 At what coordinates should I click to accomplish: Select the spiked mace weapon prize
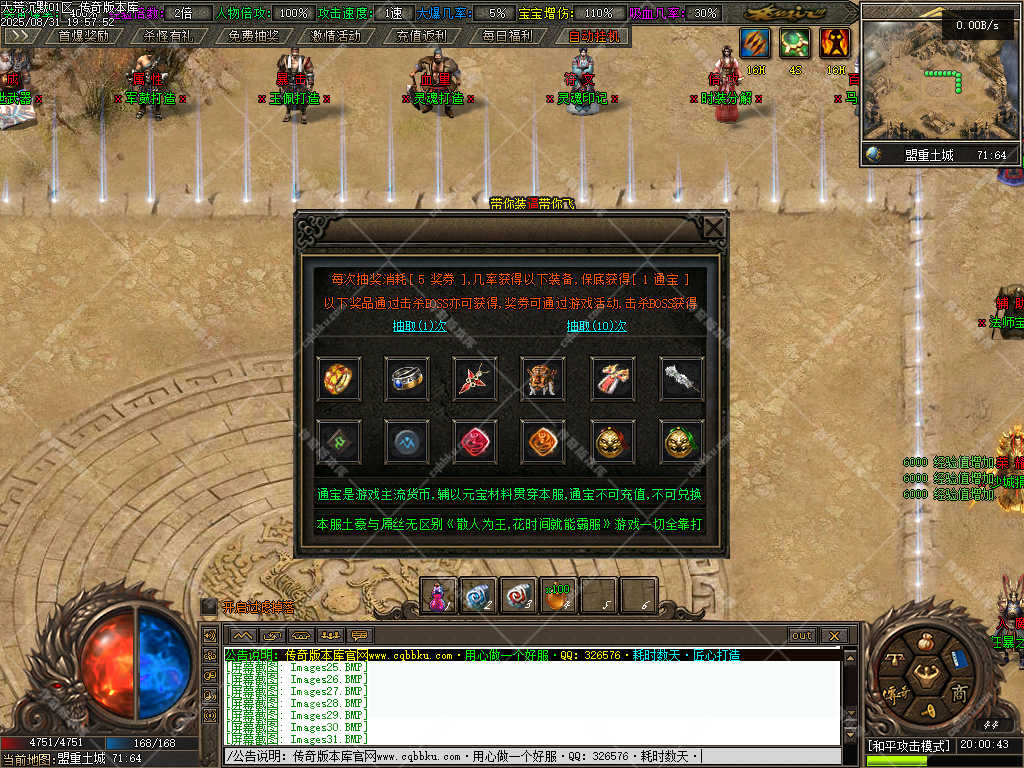click(682, 378)
